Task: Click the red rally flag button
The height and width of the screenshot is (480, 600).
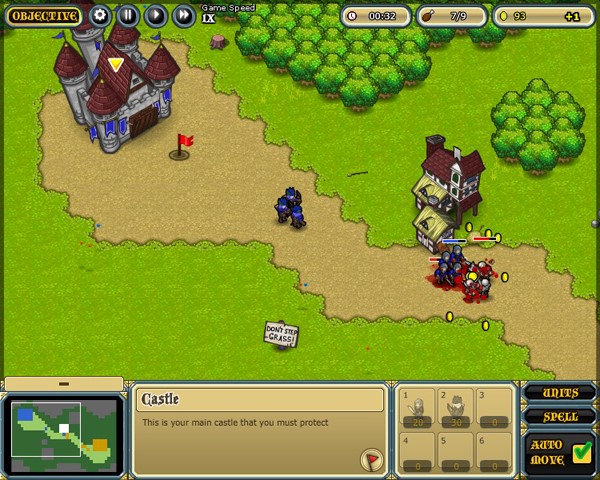Action: (372, 459)
